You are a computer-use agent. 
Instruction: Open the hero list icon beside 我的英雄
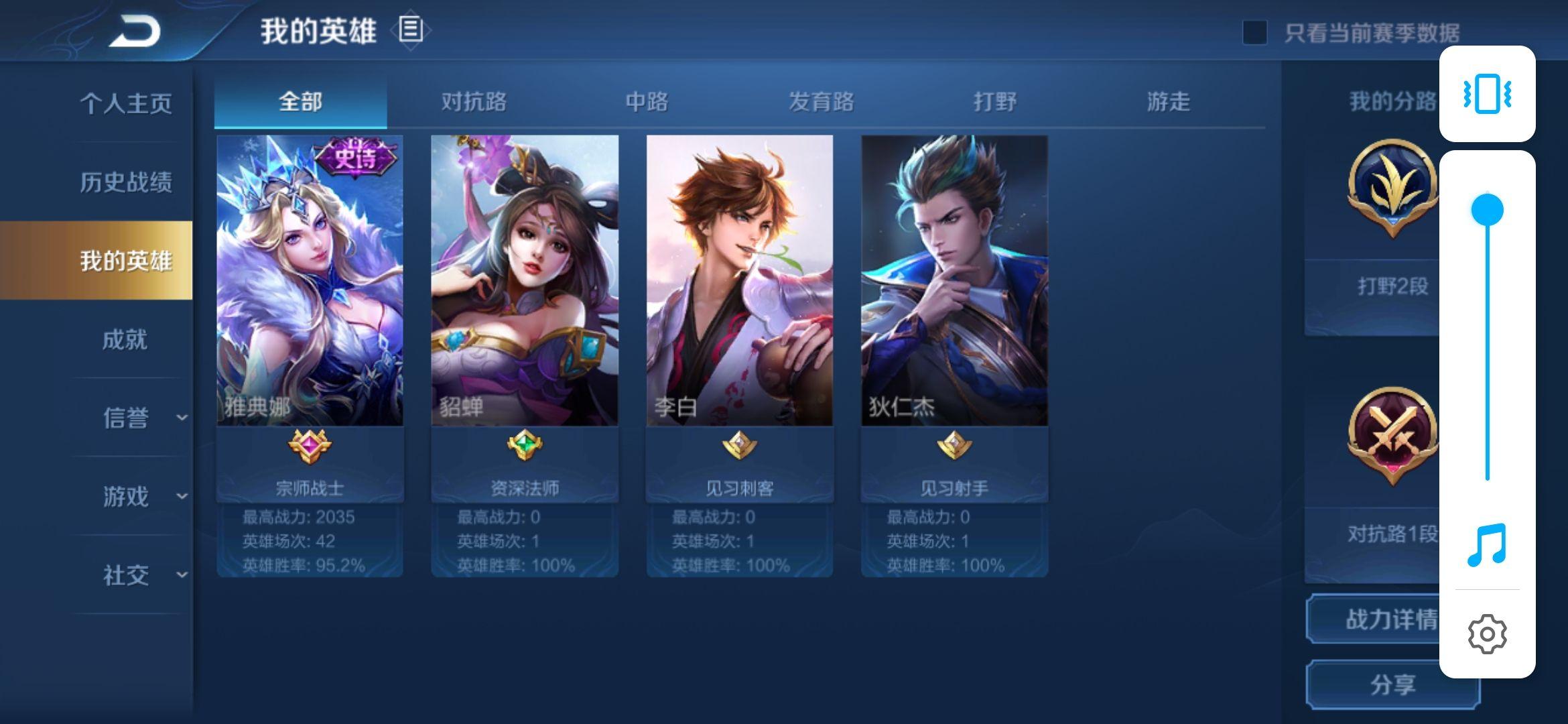pyautogui.click(x=411, y=30)
